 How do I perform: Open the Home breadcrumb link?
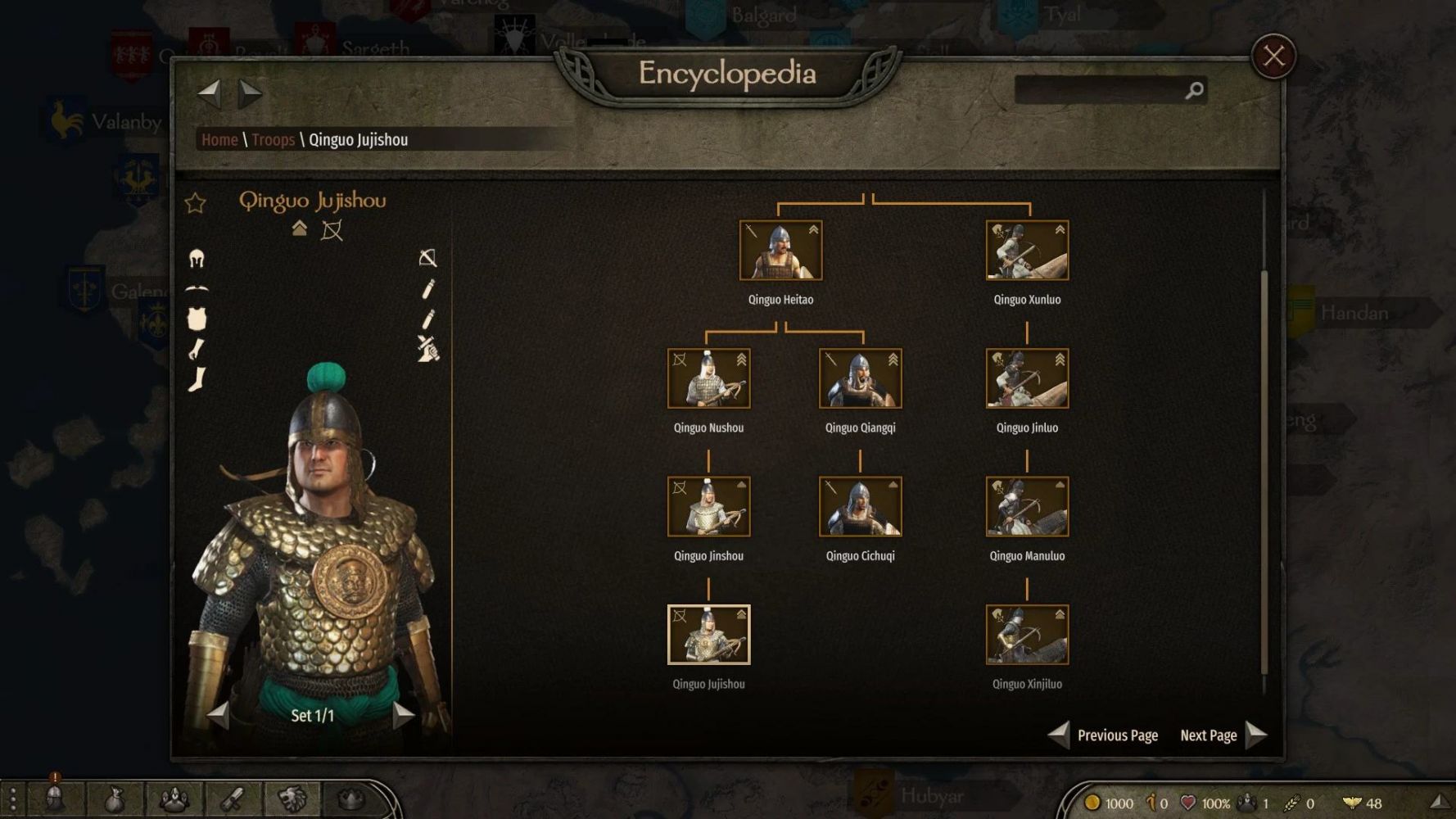tap(219, 140)
